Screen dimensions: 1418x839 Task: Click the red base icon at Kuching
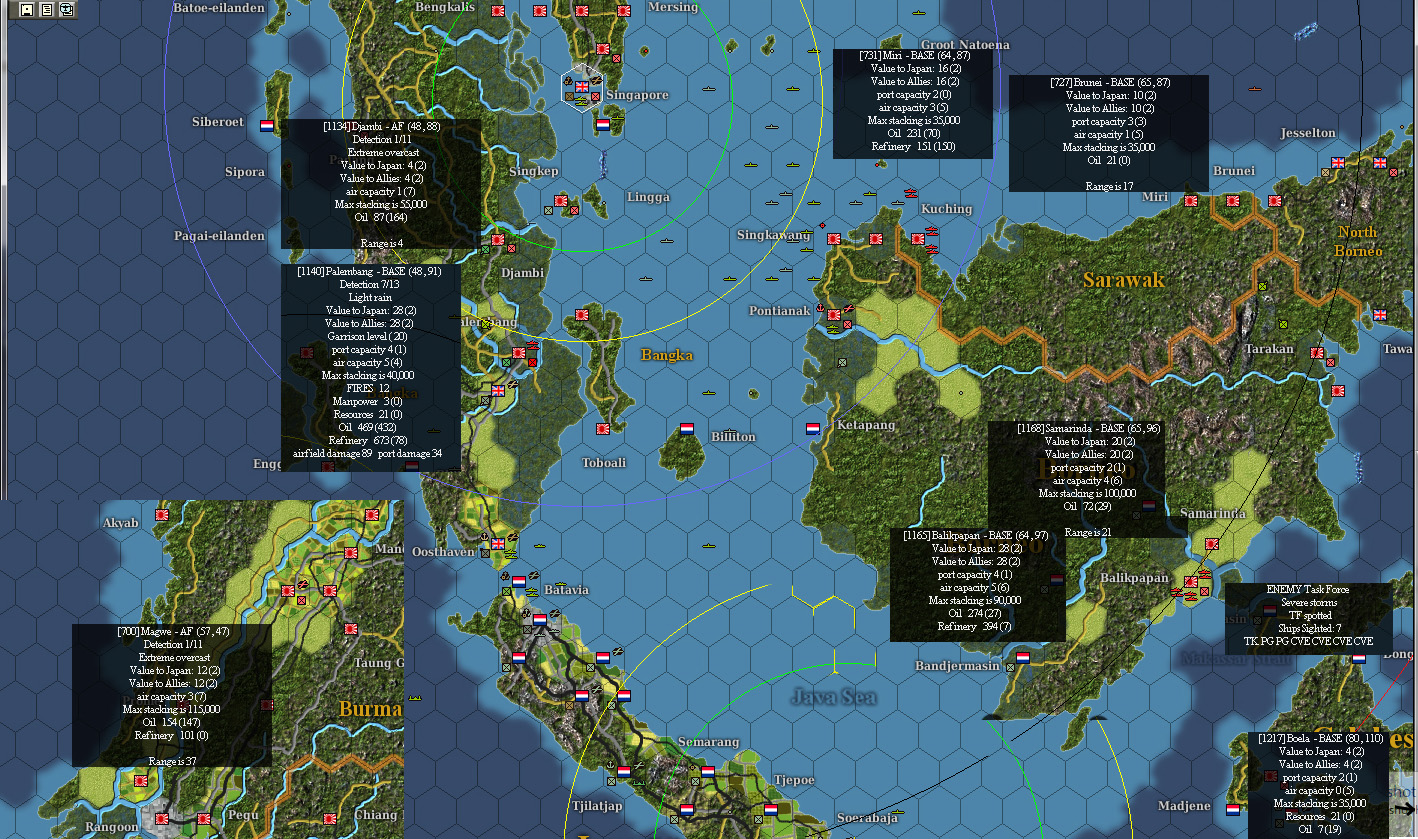tap(918, 238)
